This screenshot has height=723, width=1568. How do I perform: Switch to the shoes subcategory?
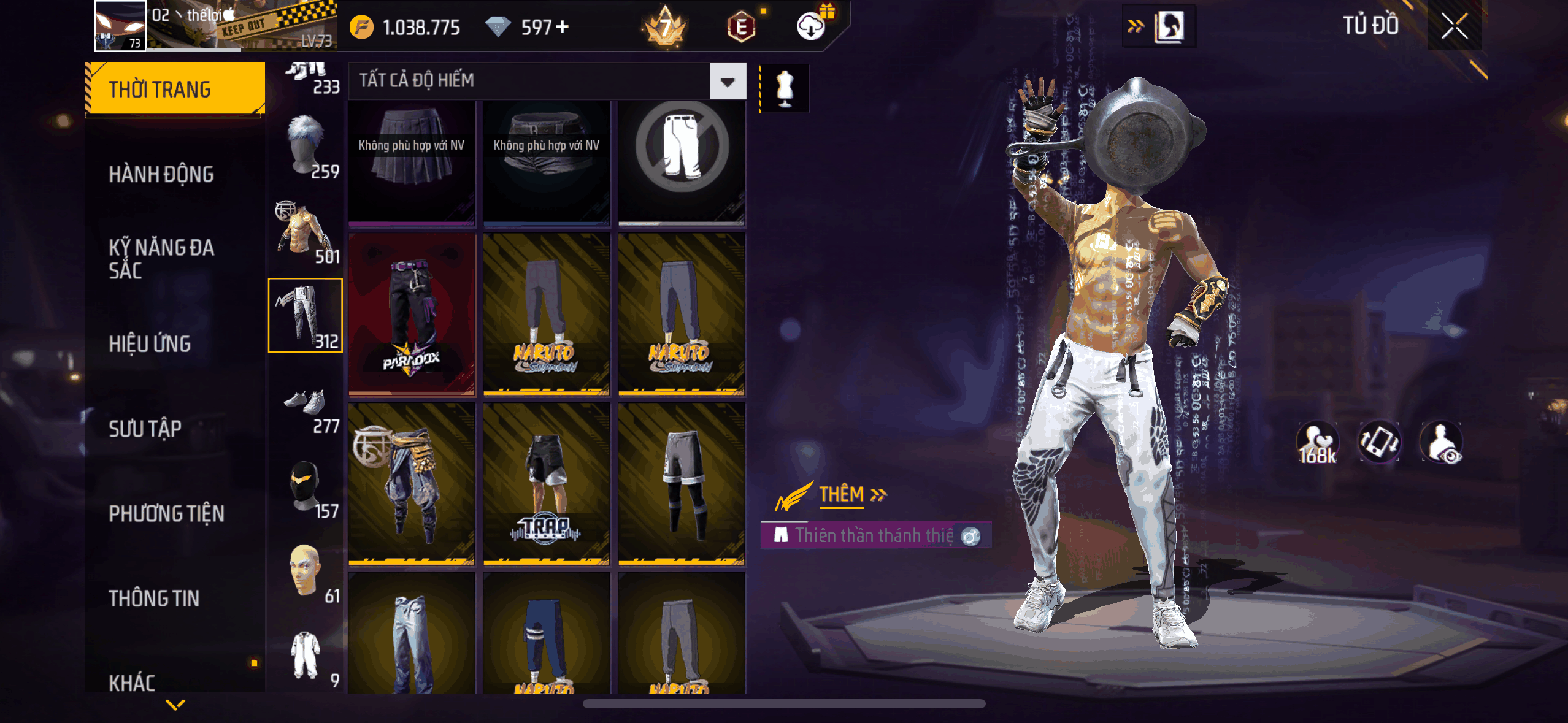point(306,408)
